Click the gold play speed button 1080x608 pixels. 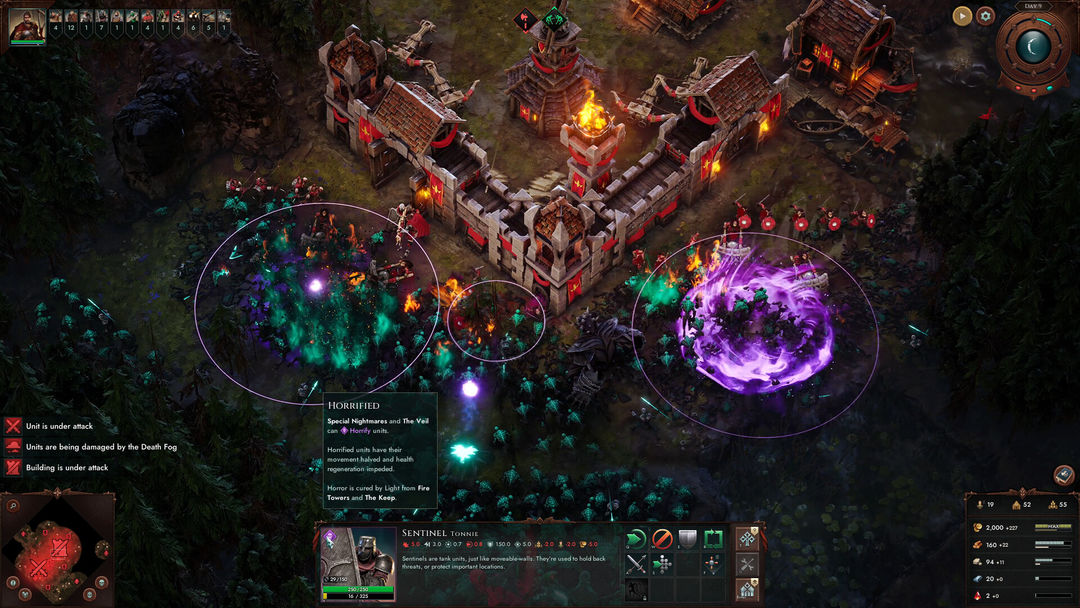(x=962, y=15)
